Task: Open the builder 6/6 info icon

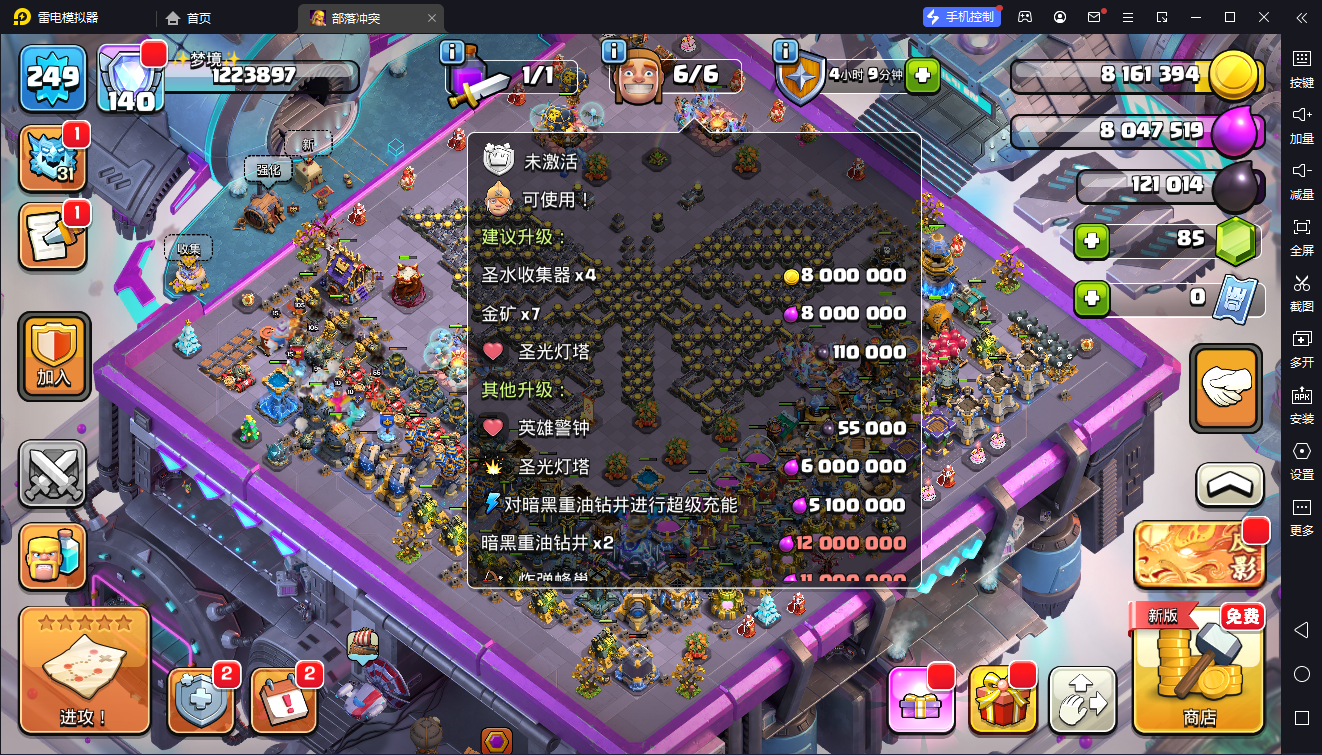Action: (614, 50)
